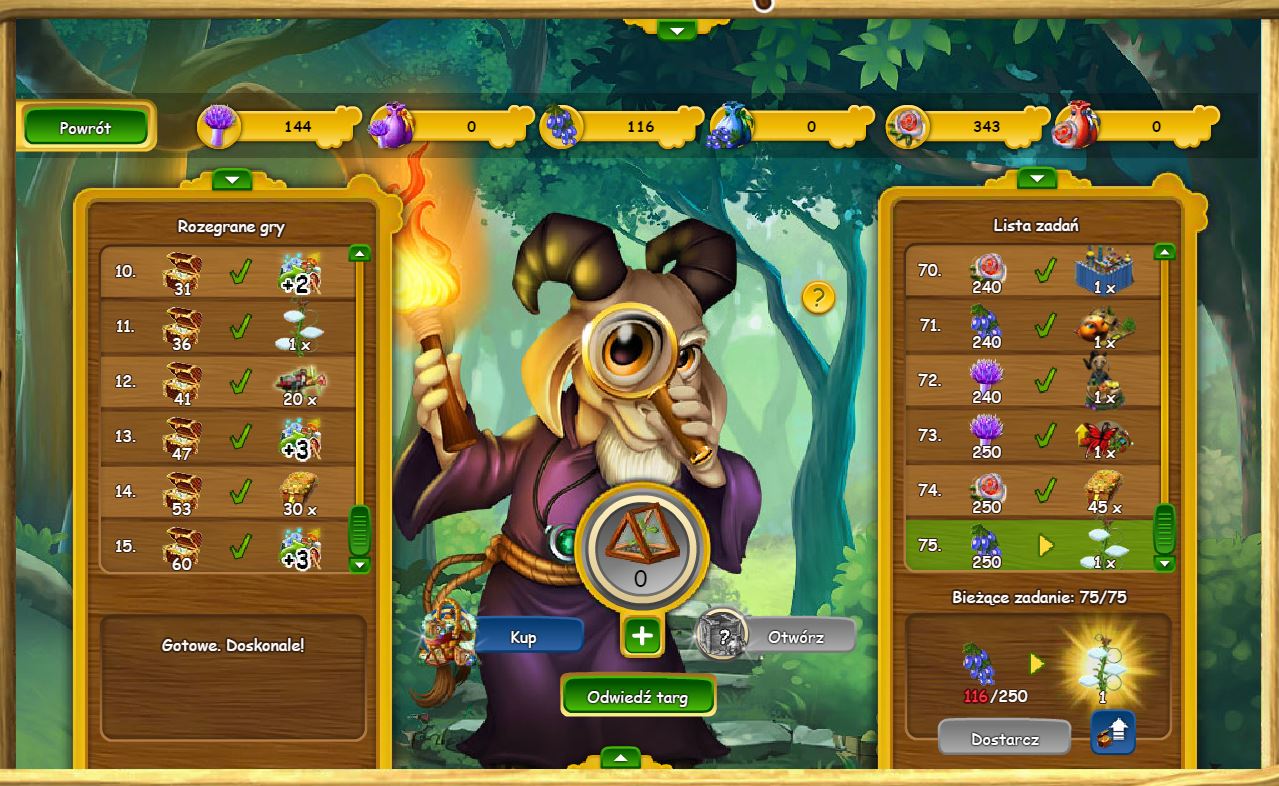Collapse the Rozegrane gry panel arrow
The width and height of the screenshot is (1279, 786).
click(x=232, y=180)
